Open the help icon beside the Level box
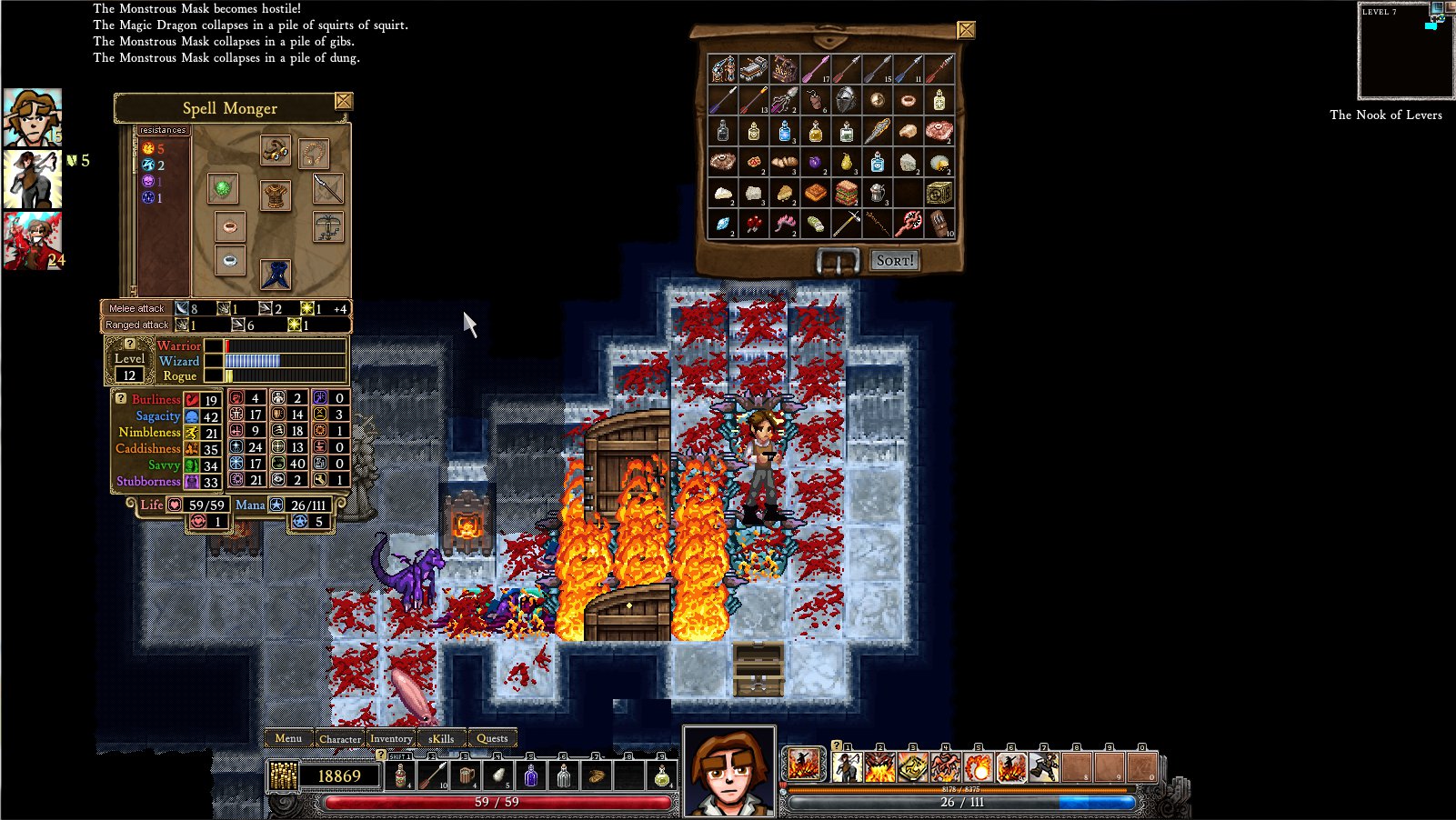This screenshot has width=1456, height=820. (x=129, y=344)
